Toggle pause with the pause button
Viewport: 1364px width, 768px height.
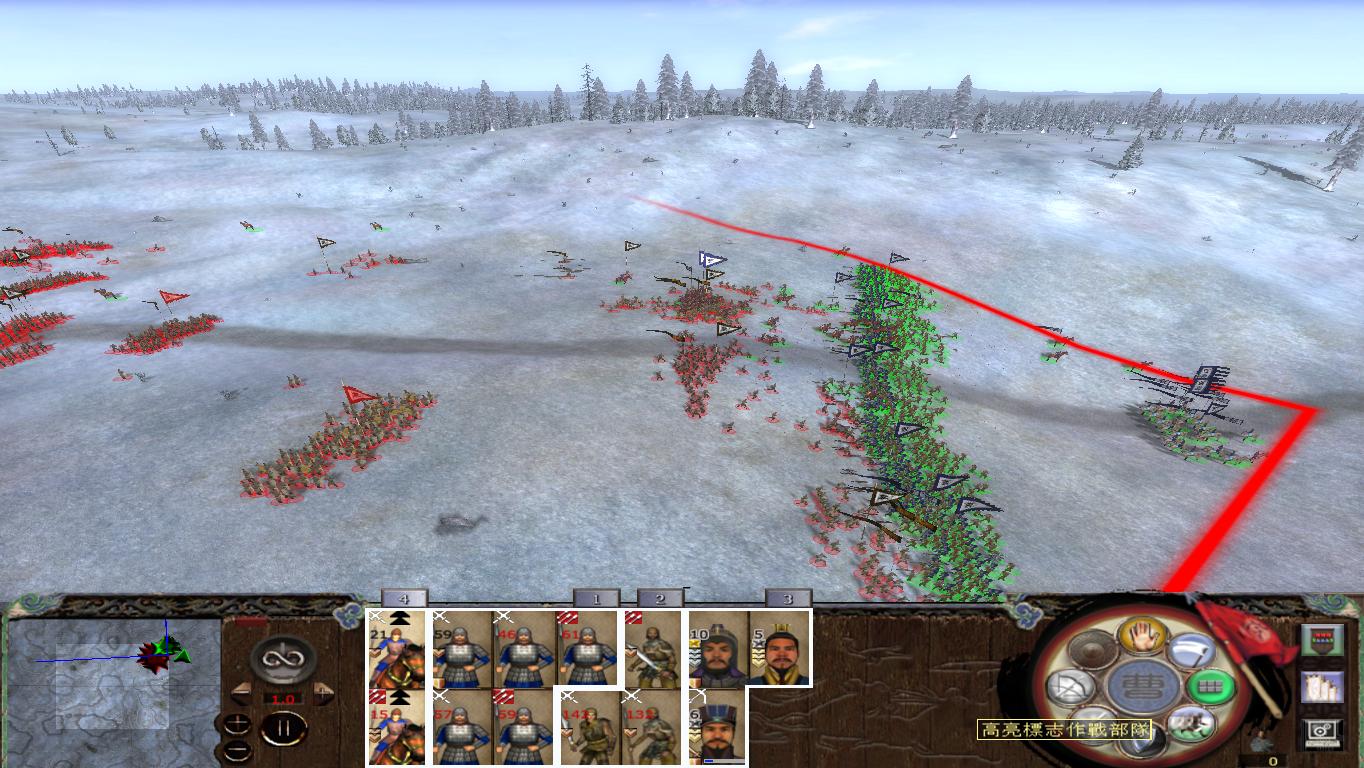click(282, 728)
